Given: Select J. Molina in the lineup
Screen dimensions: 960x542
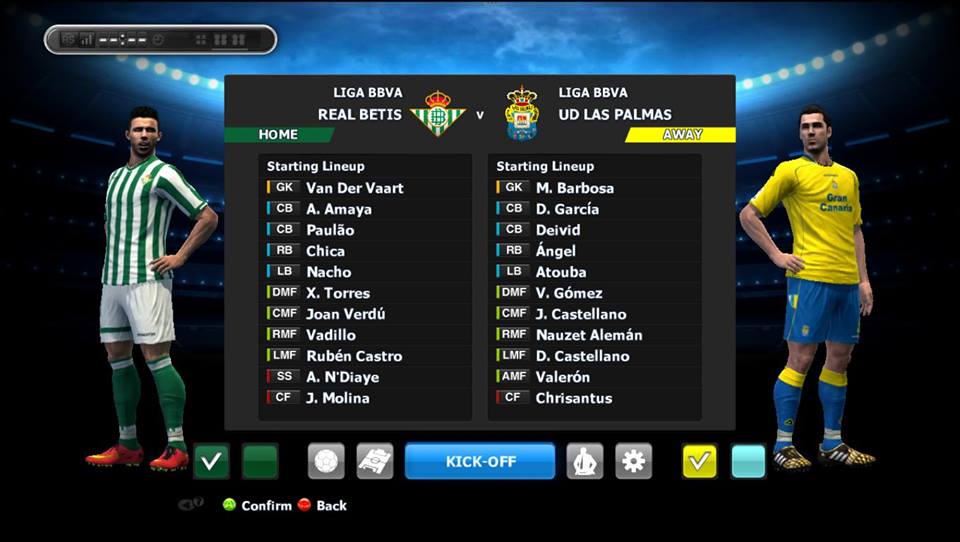Looking at the screenshot, I should (337, 398).
